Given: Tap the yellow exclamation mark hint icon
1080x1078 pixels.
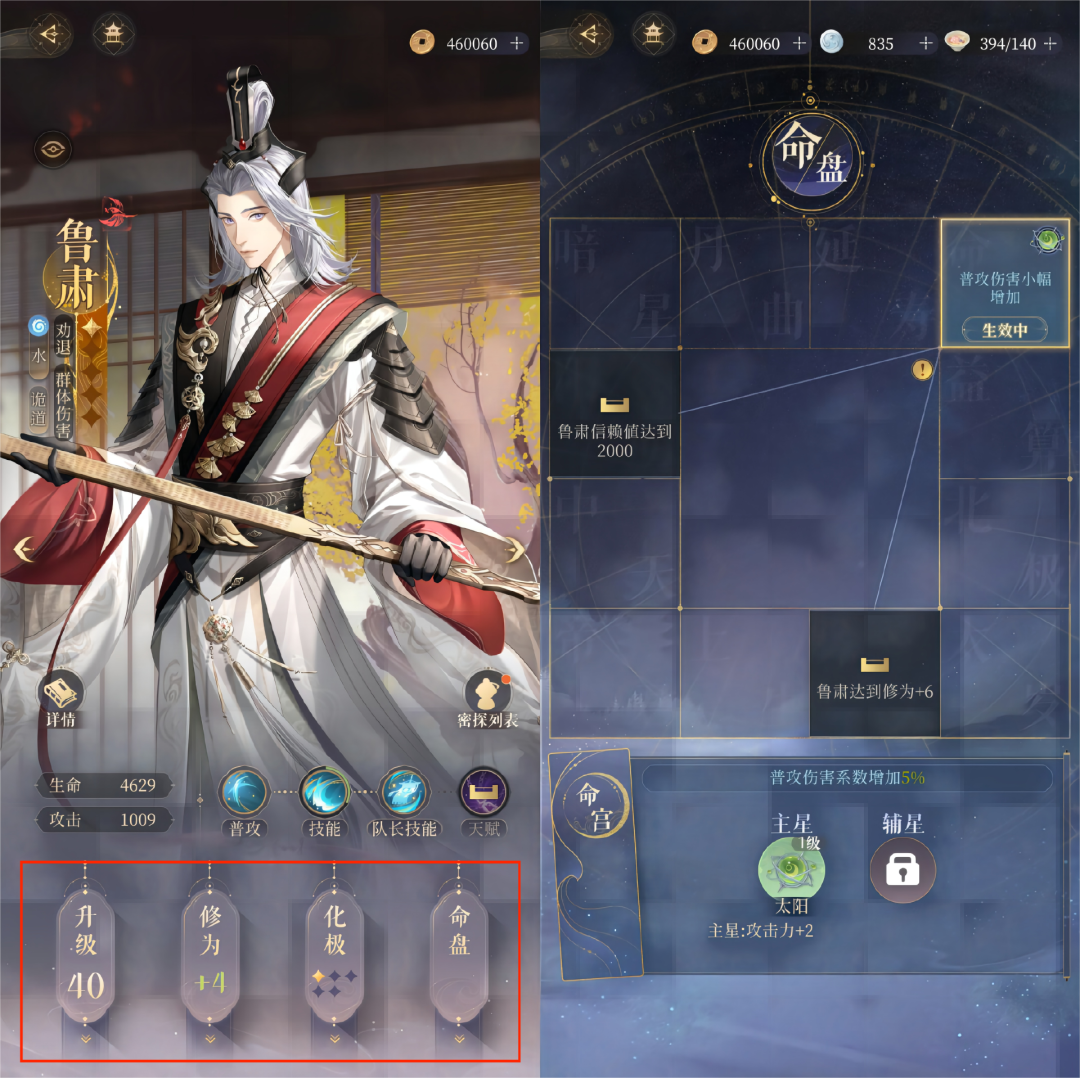Looking at the screenshot, I should (x=922, y=370).
